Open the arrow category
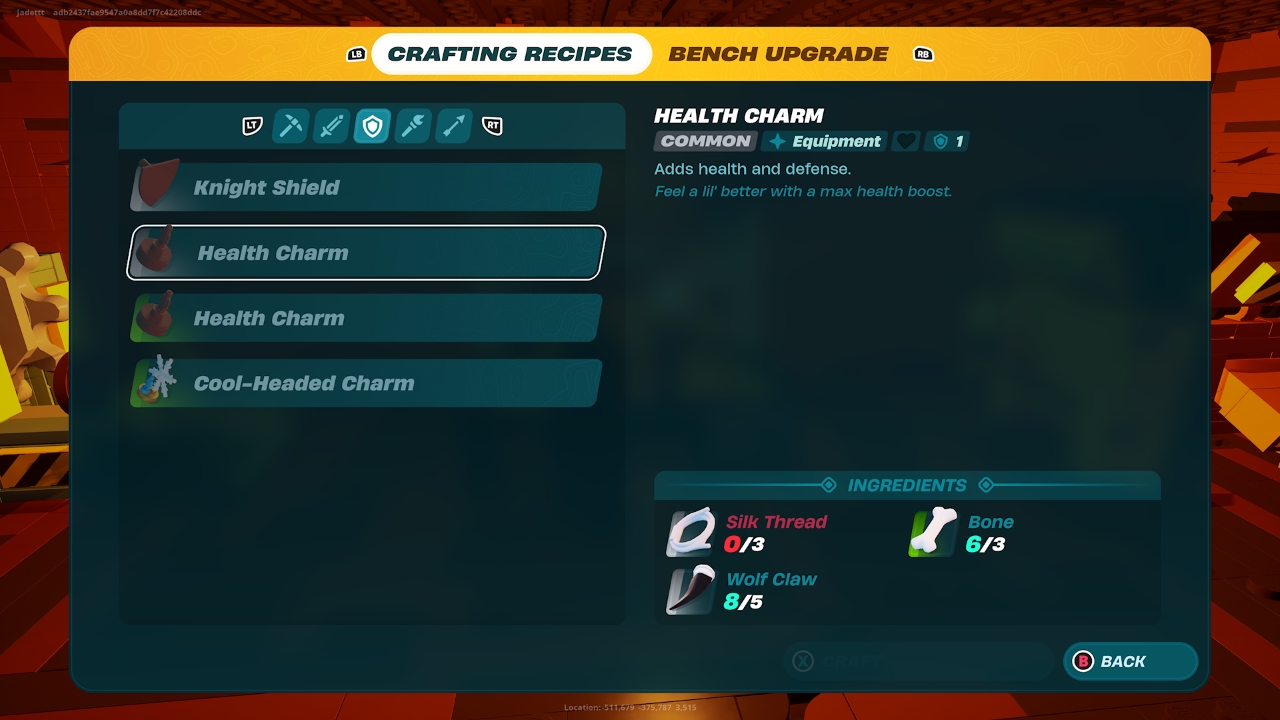 454,126
